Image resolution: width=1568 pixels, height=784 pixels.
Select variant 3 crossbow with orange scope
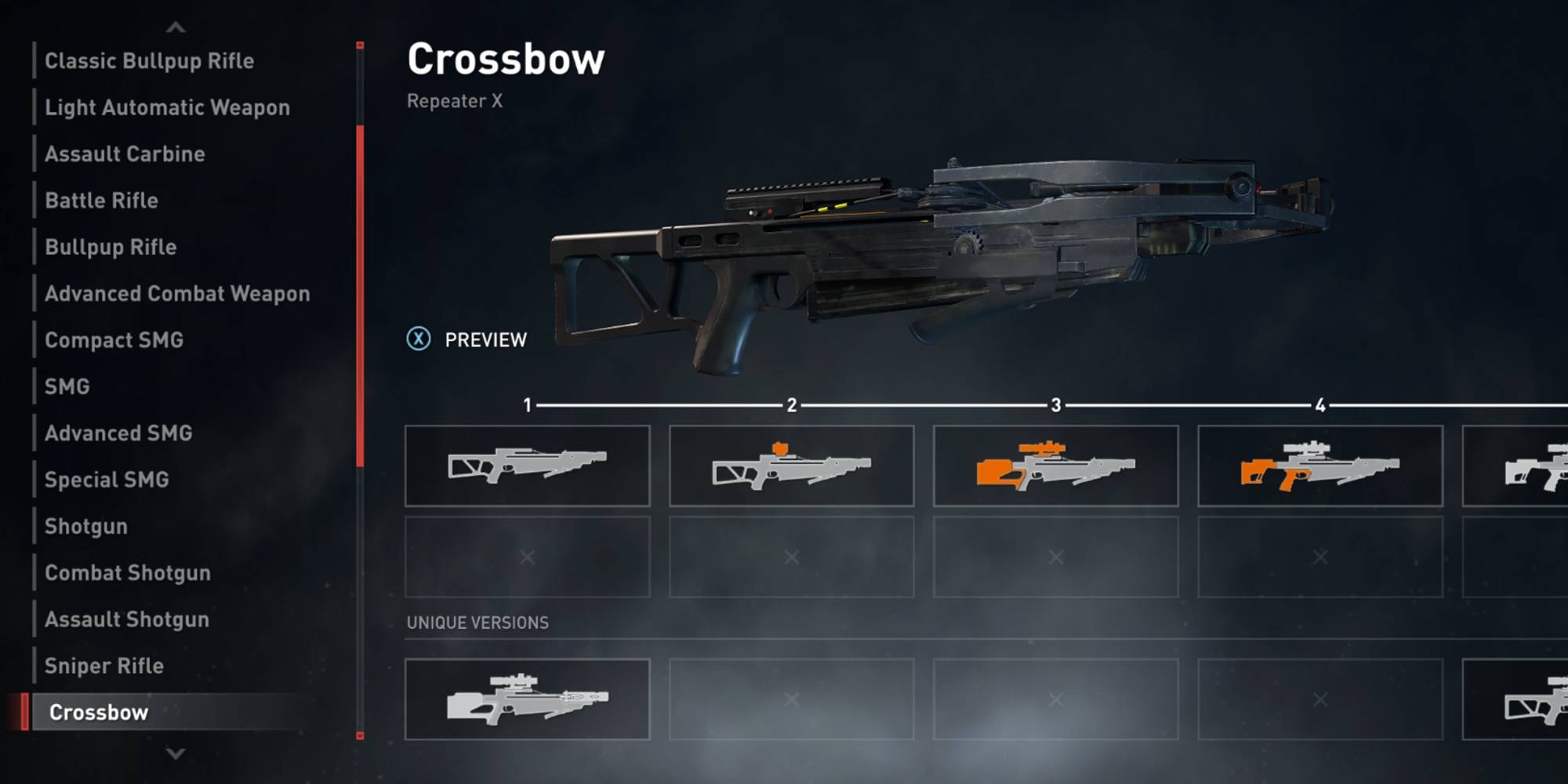1056,466
